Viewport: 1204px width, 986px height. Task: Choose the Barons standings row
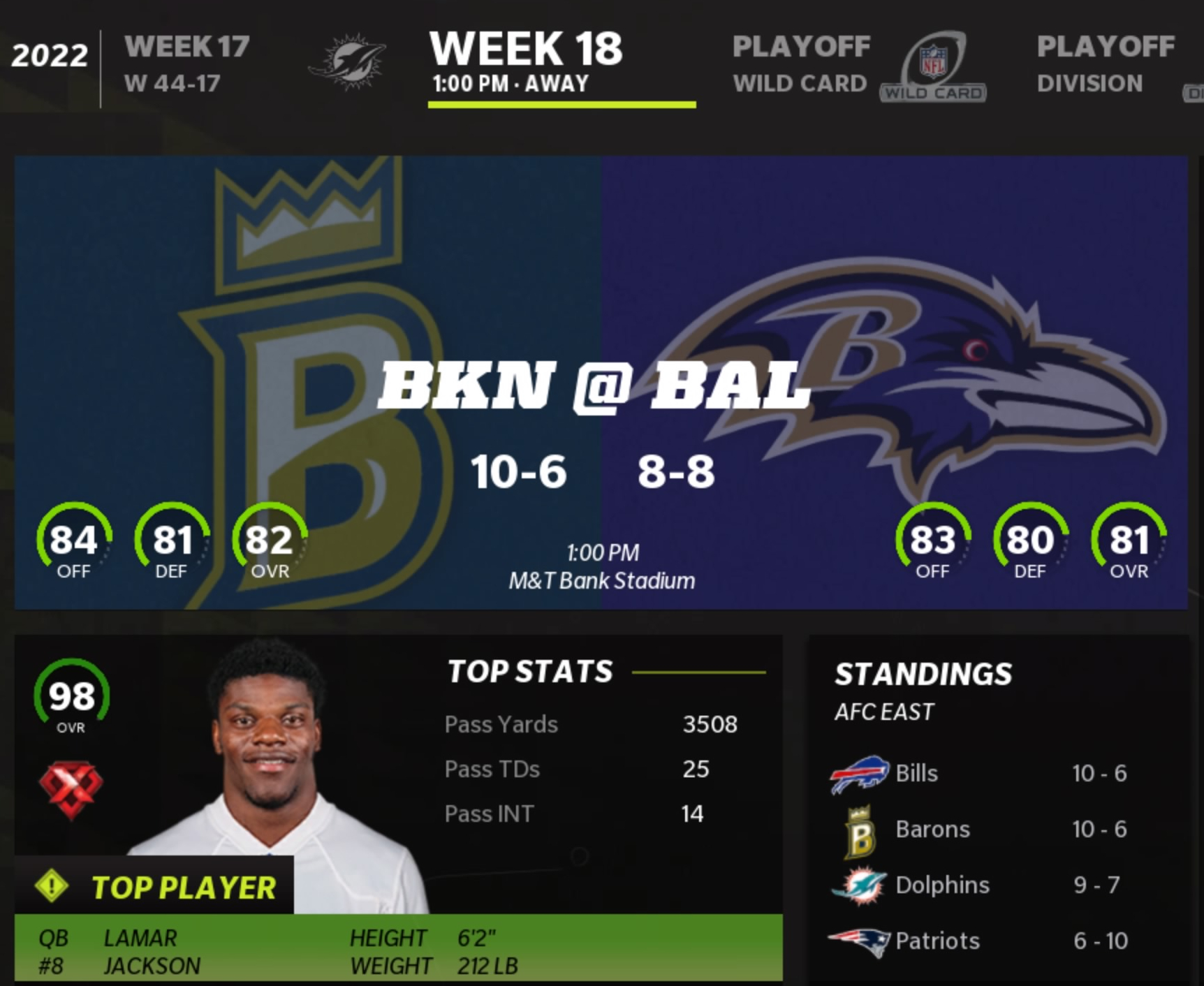click(978, 830)
